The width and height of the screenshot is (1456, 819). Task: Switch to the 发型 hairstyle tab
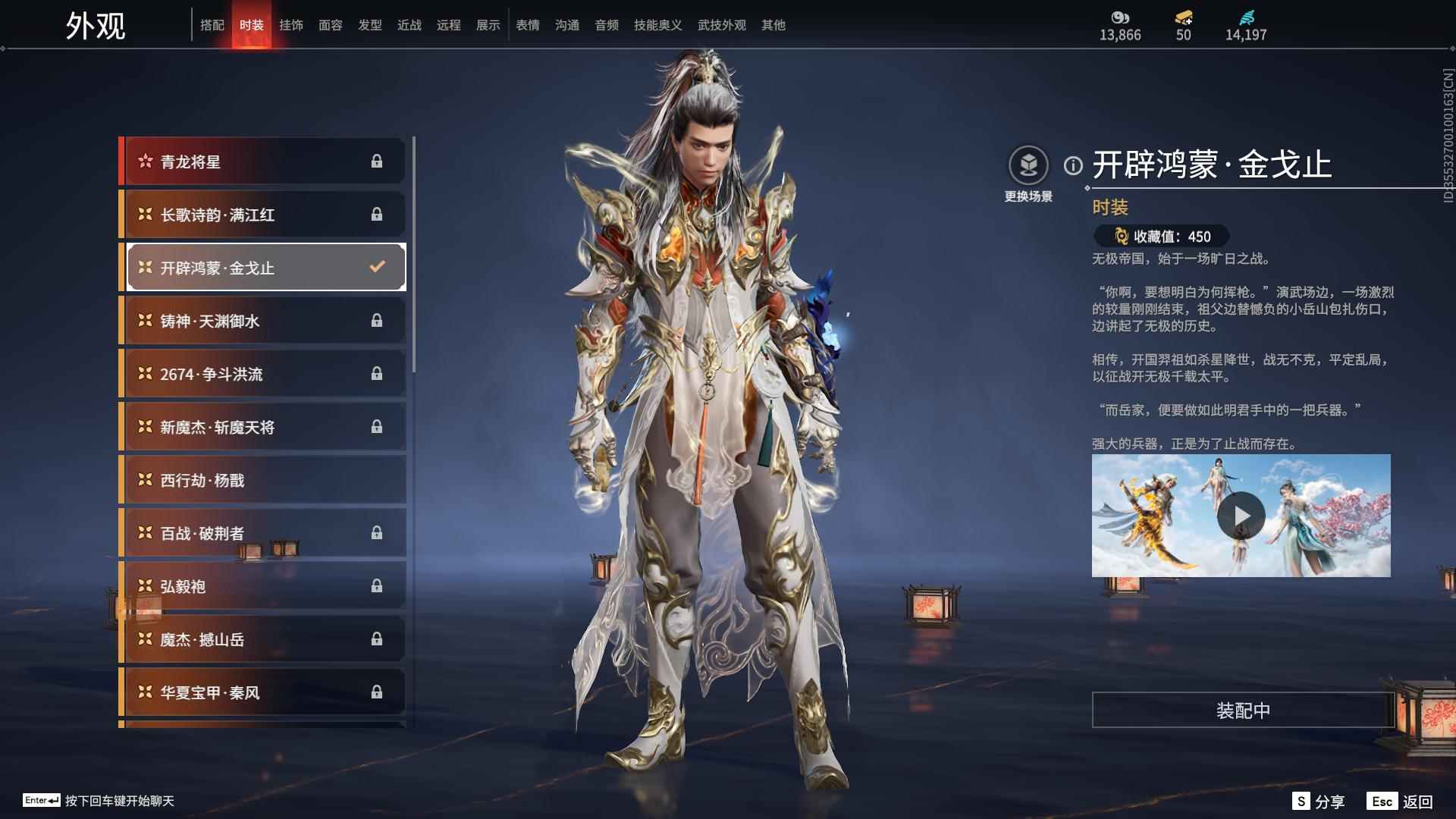(x=370, y=24)
